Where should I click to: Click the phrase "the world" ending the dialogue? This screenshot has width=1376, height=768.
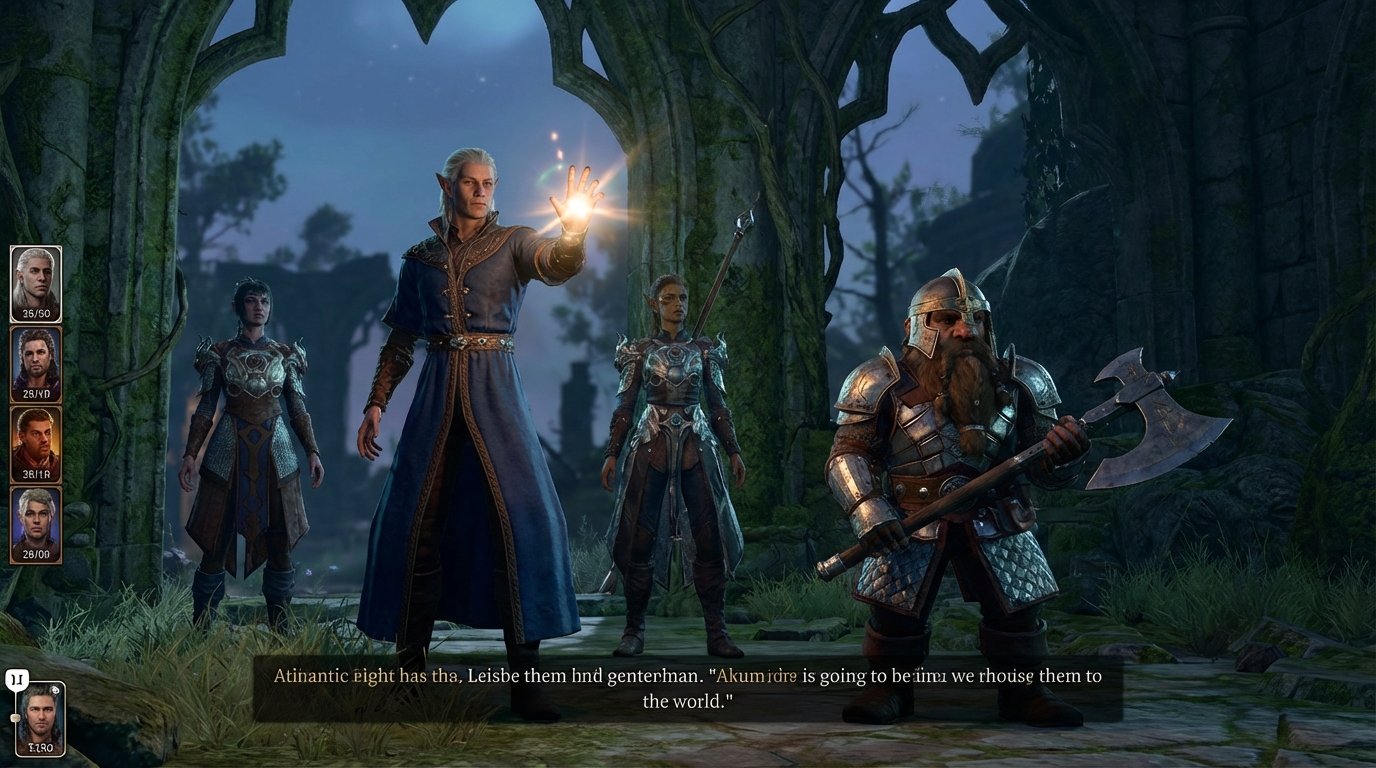pos(691,701)
